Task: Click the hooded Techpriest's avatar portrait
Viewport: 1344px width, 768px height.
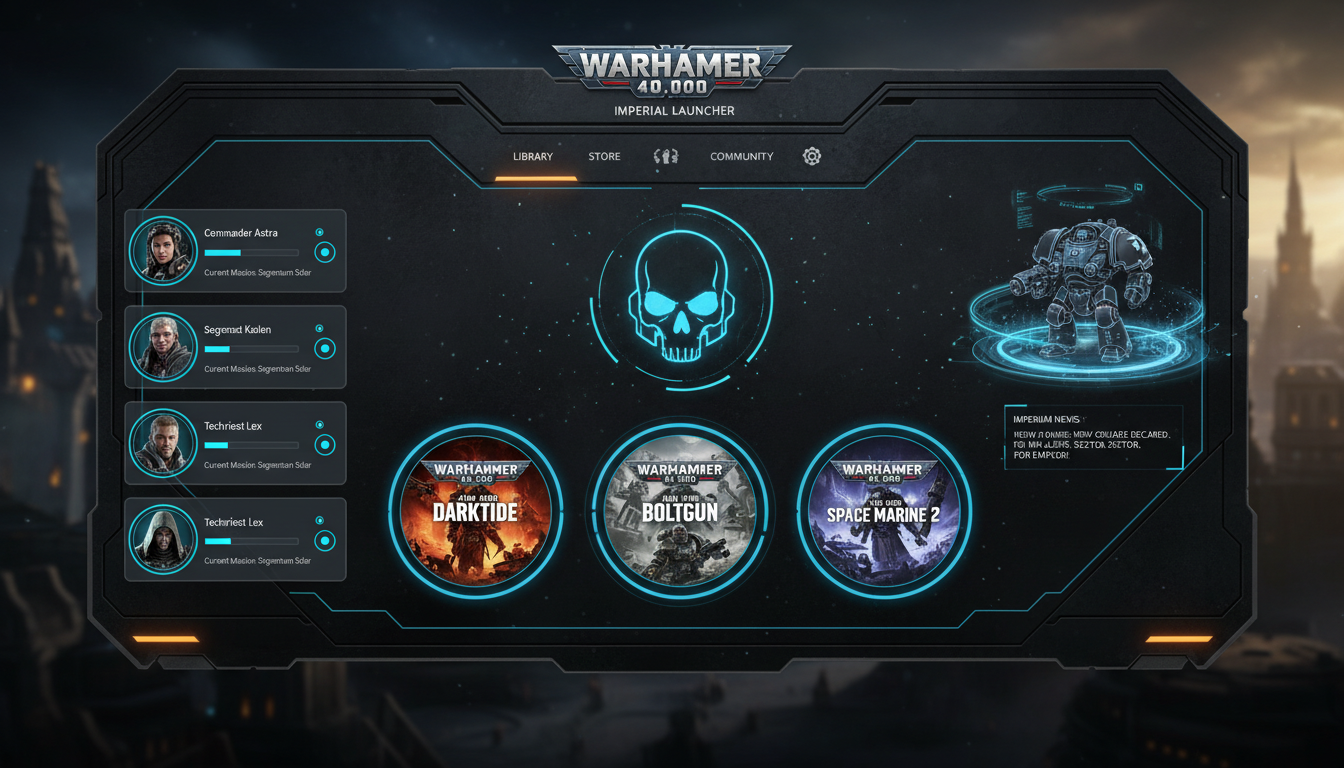Action: coord(163,540)
